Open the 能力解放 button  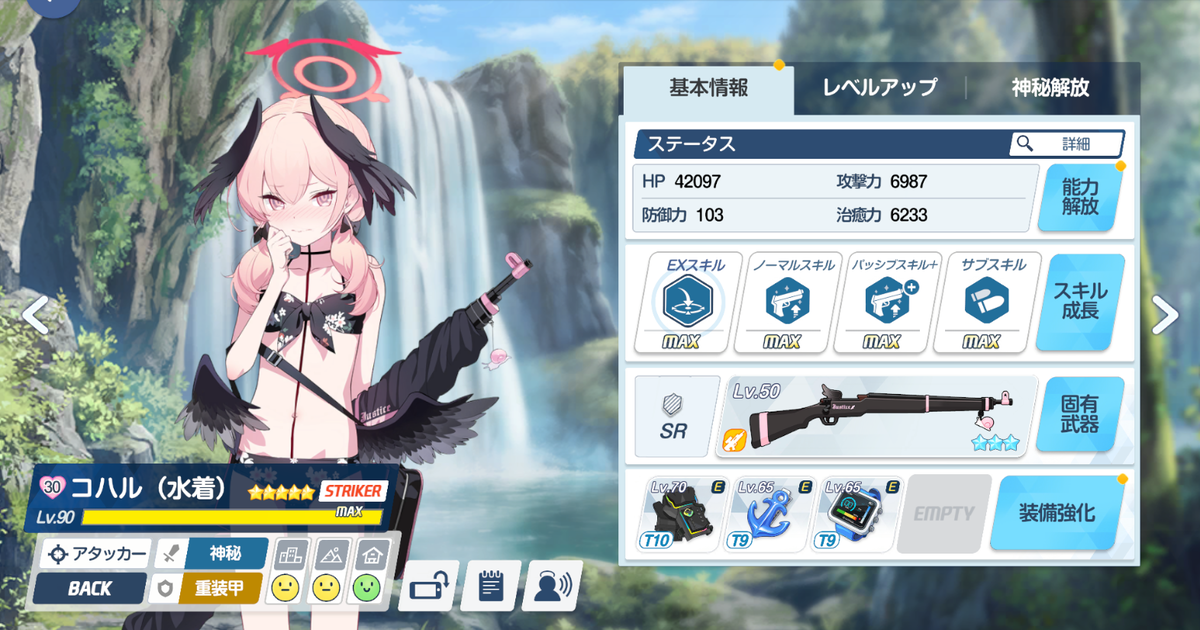pos(1081,197)
